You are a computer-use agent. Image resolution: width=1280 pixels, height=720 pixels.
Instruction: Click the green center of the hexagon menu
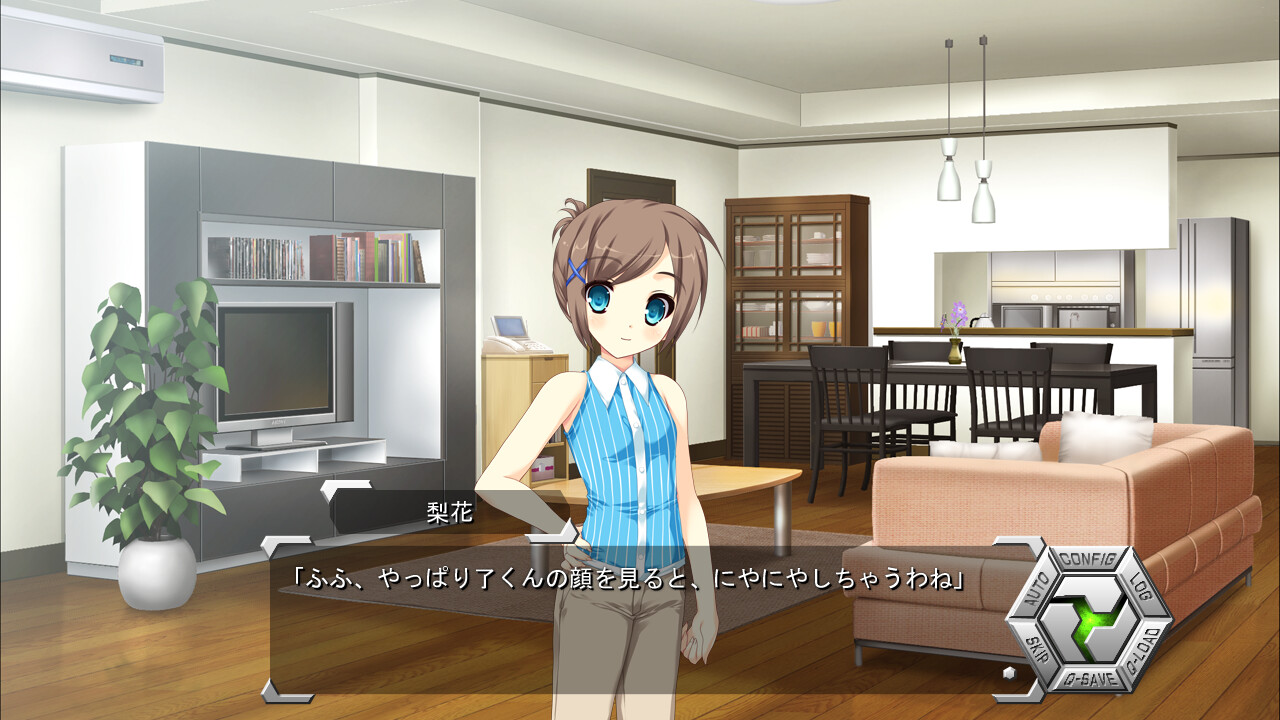1088,620
